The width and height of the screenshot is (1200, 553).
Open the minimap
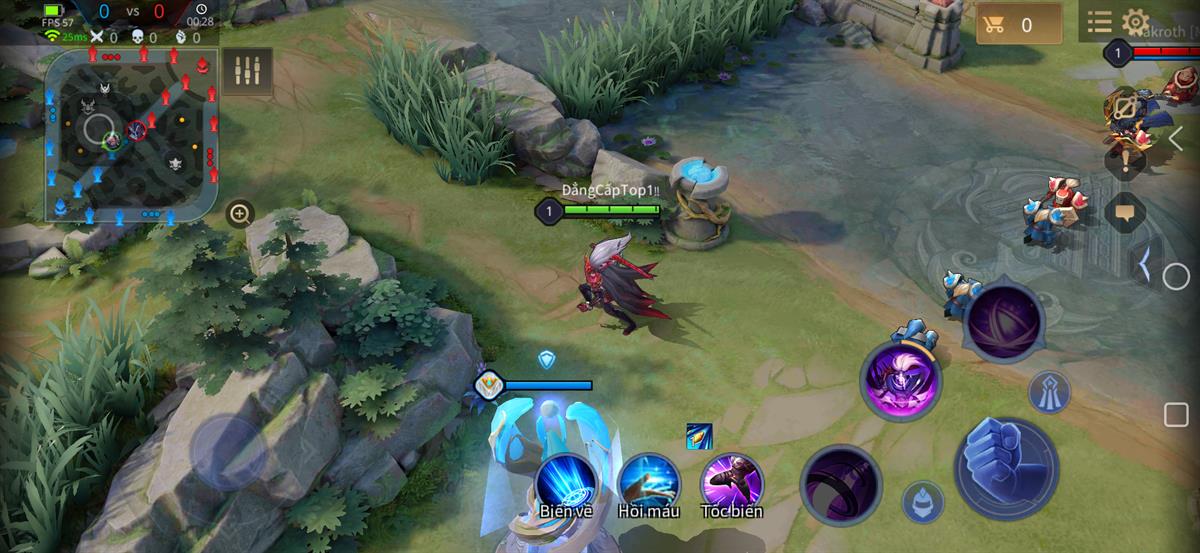[x=131, y=135]
